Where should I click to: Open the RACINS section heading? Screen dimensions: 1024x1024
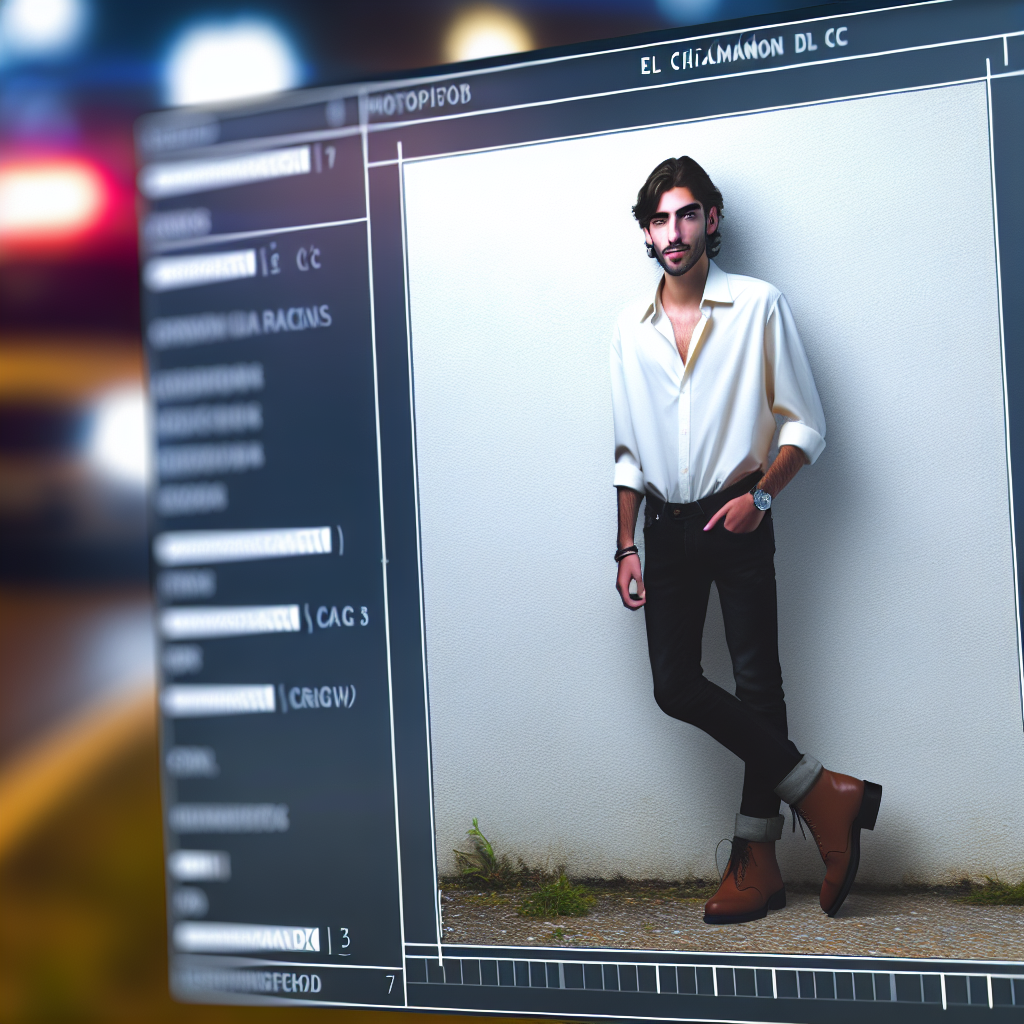click(240, 325)
